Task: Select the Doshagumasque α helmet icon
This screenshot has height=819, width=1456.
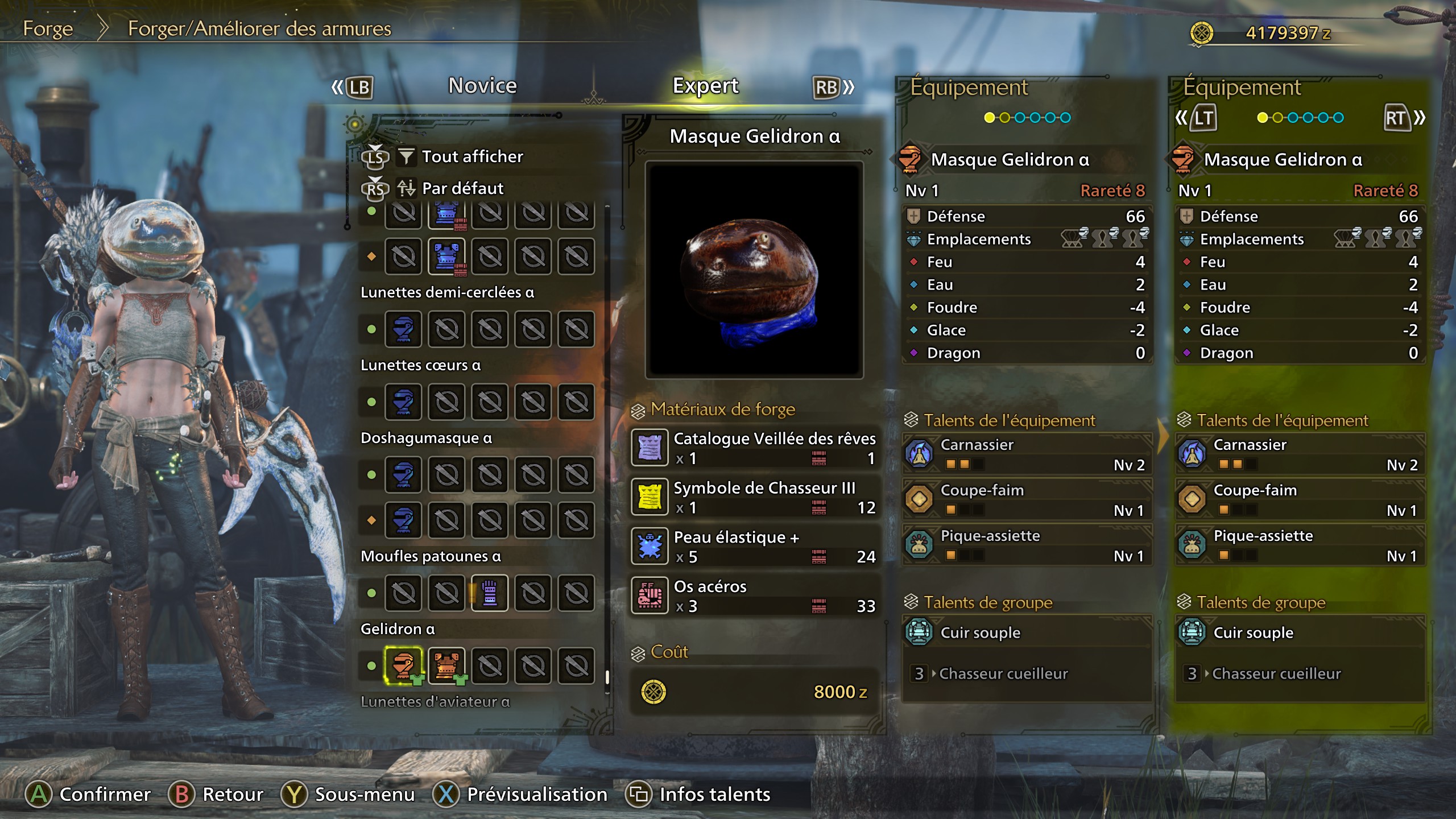Action: click(x=404, y=475)
